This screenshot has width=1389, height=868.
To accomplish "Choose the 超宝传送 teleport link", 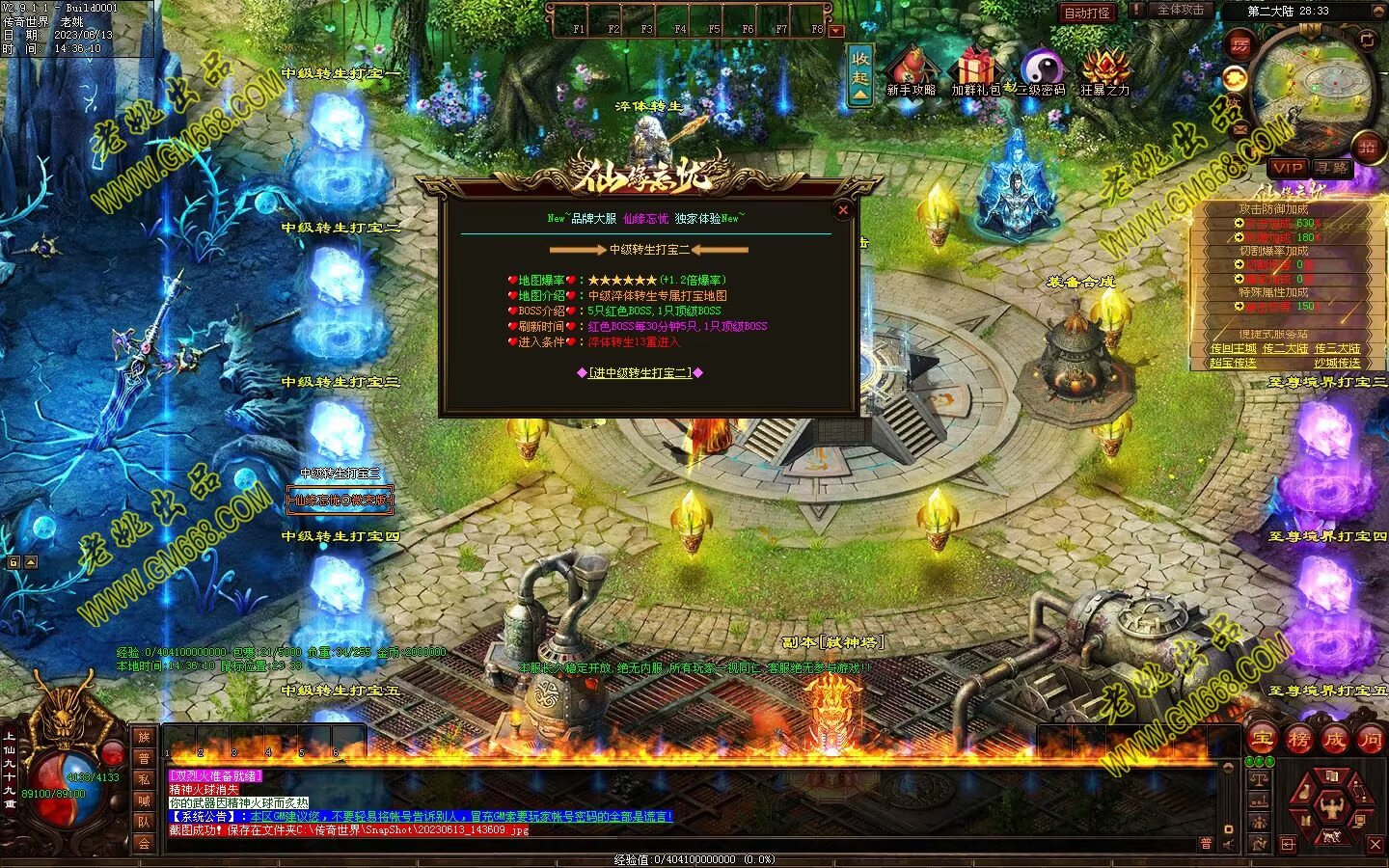I will click(x=1233, y=363).
